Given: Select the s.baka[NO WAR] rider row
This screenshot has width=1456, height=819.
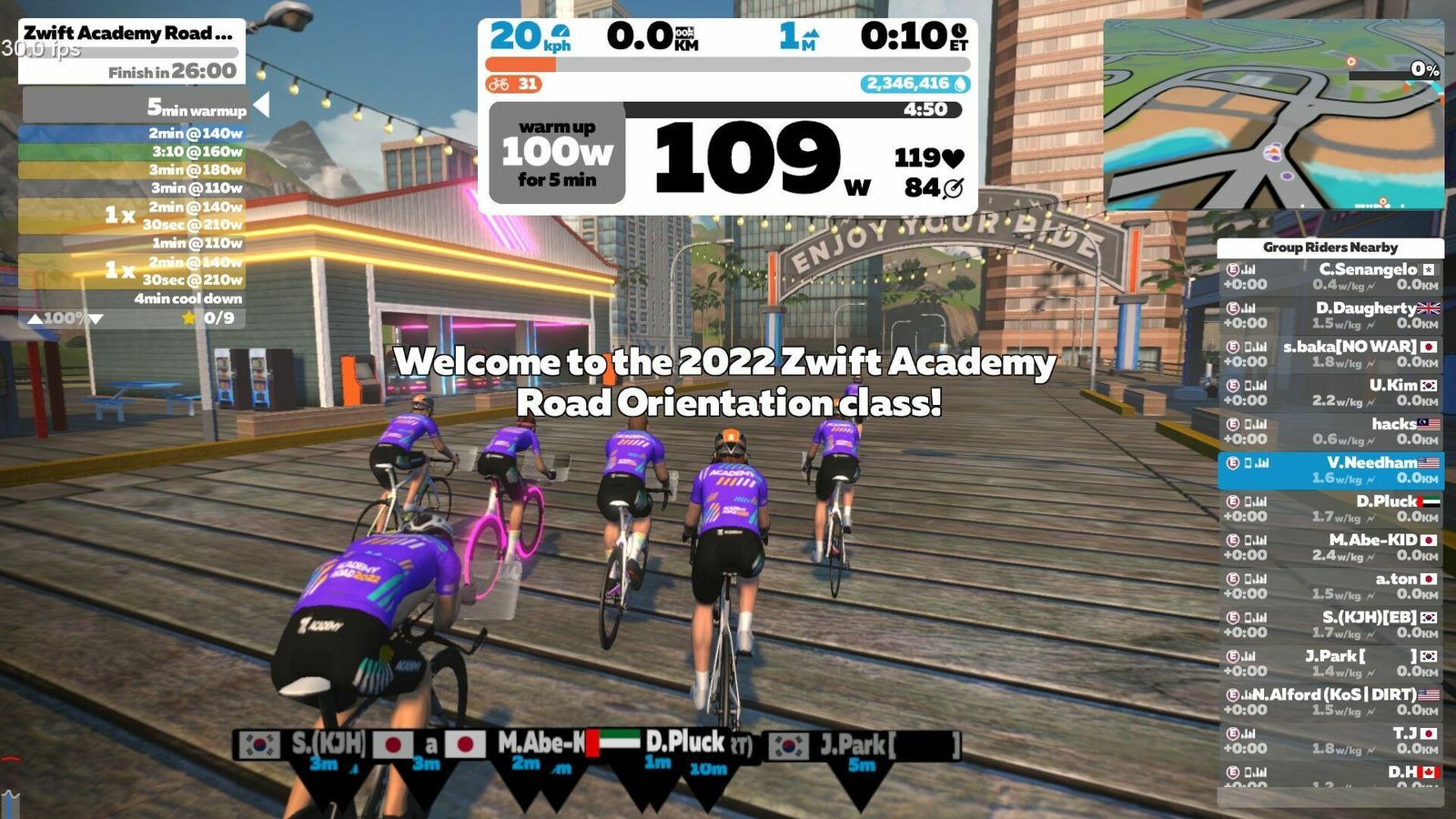Looking at the screenshot, I should coord(1330,354).
